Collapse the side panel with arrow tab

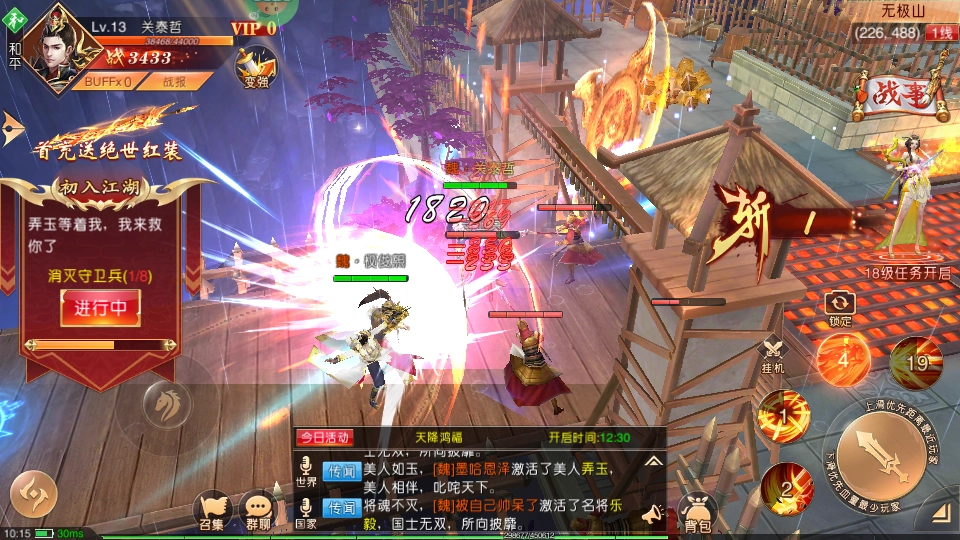12,125
